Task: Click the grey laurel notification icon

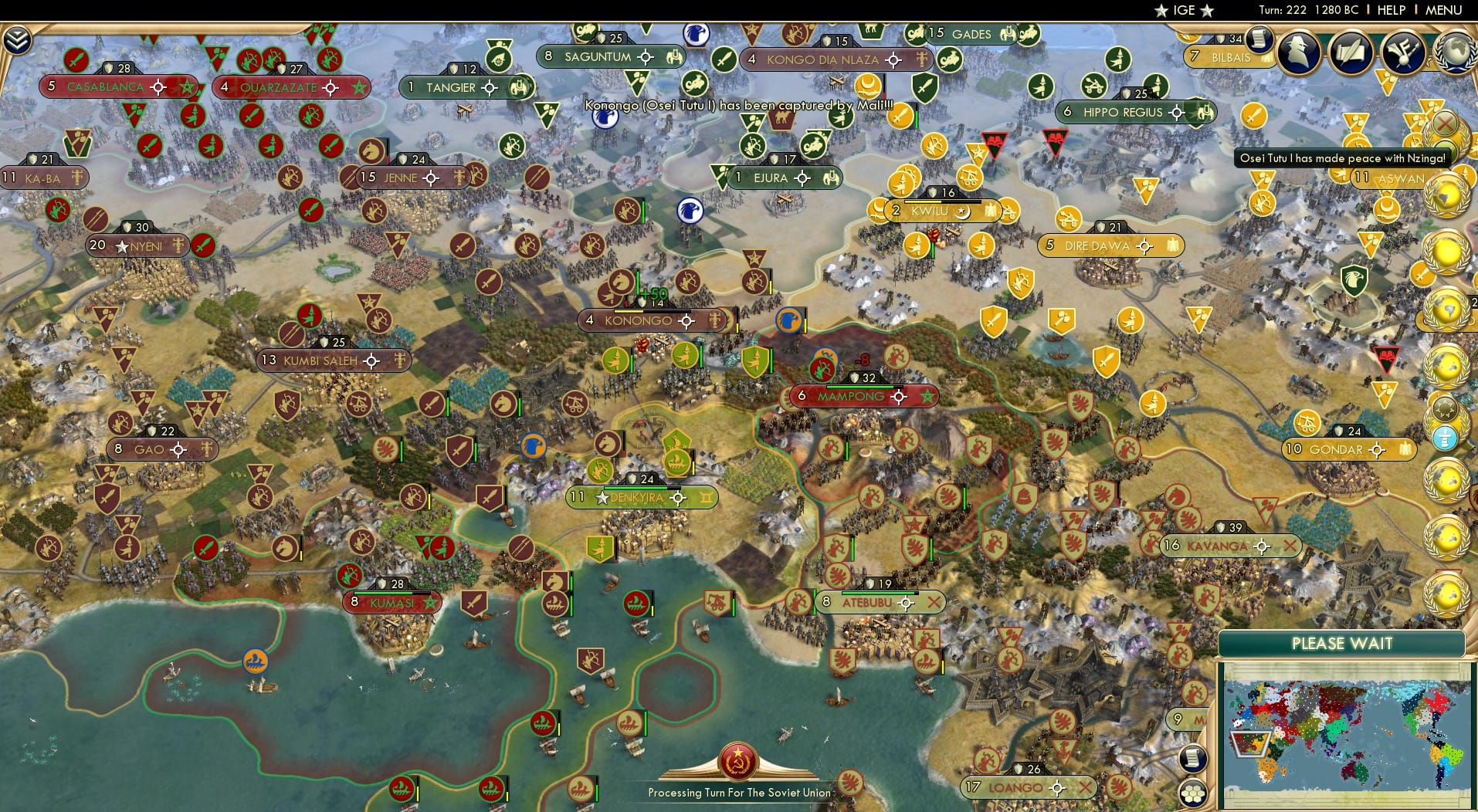Action: coord(1443,407)
